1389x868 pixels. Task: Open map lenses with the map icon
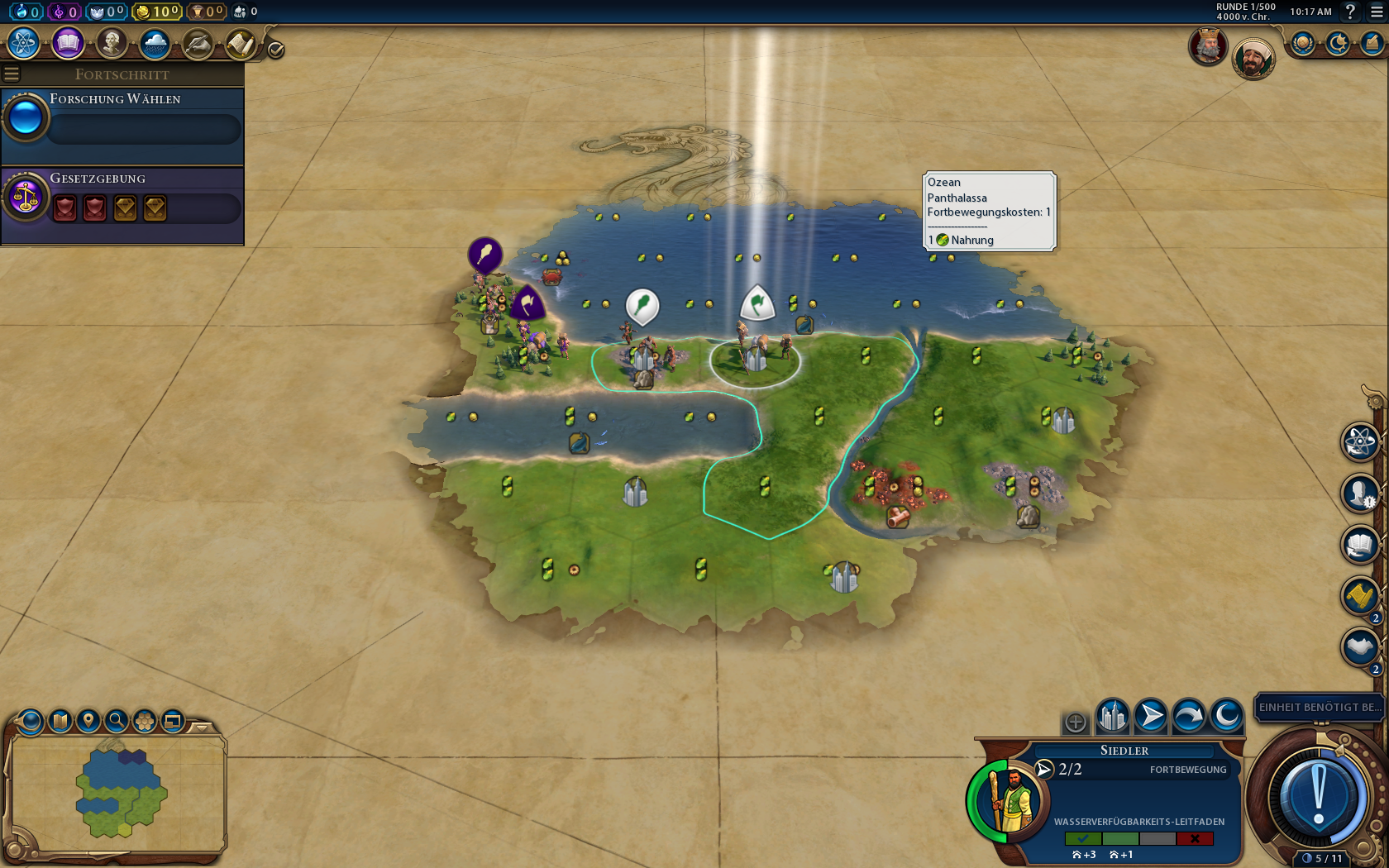pyautogui.click(x=60, y=721)
